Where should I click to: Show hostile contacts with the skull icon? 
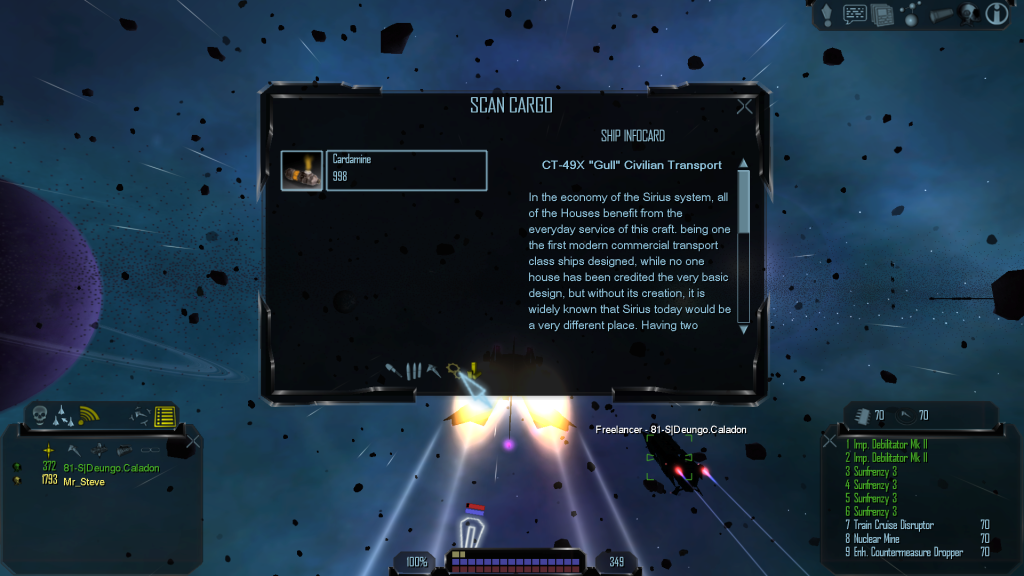40,415
